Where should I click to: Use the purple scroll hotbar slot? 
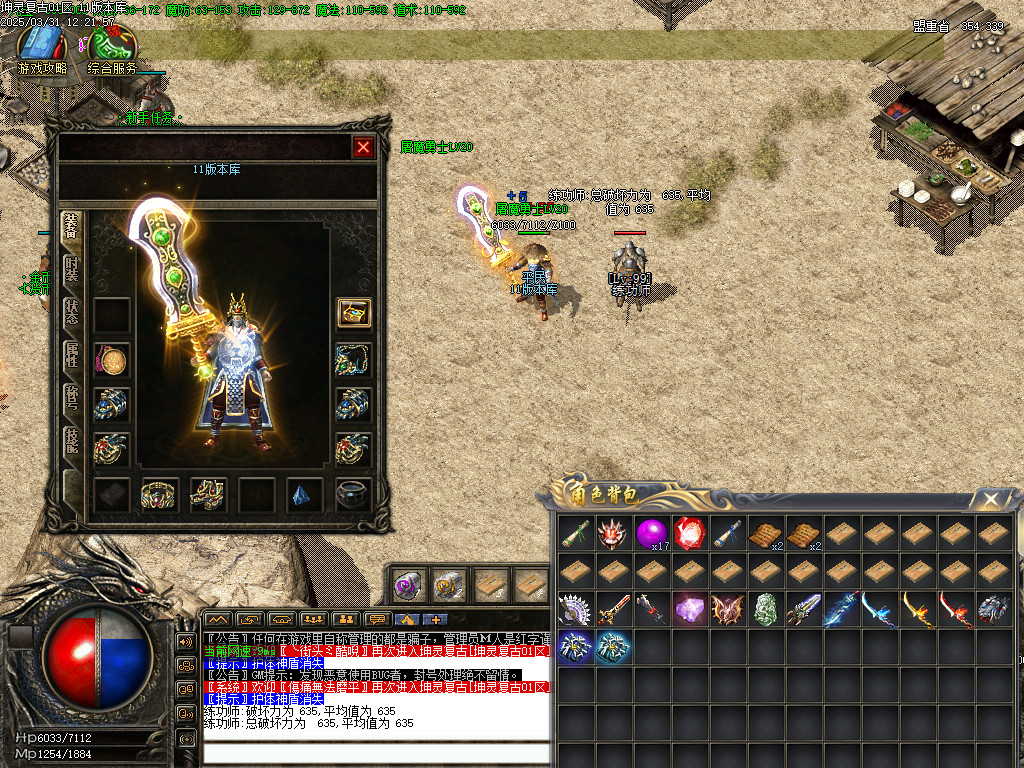(x=410, y=584)
